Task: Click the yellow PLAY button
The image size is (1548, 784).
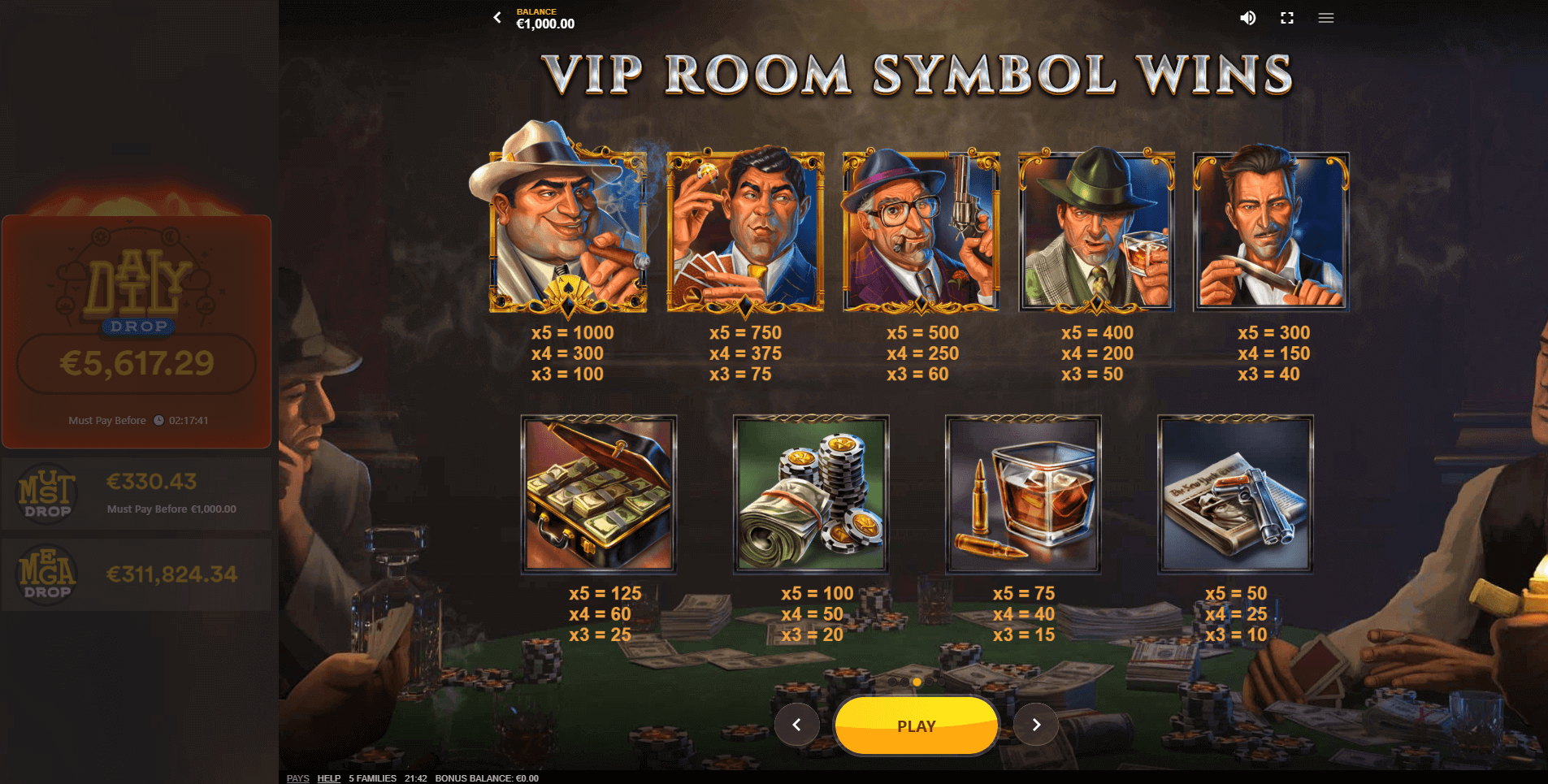Action: (x=916, y=726)
